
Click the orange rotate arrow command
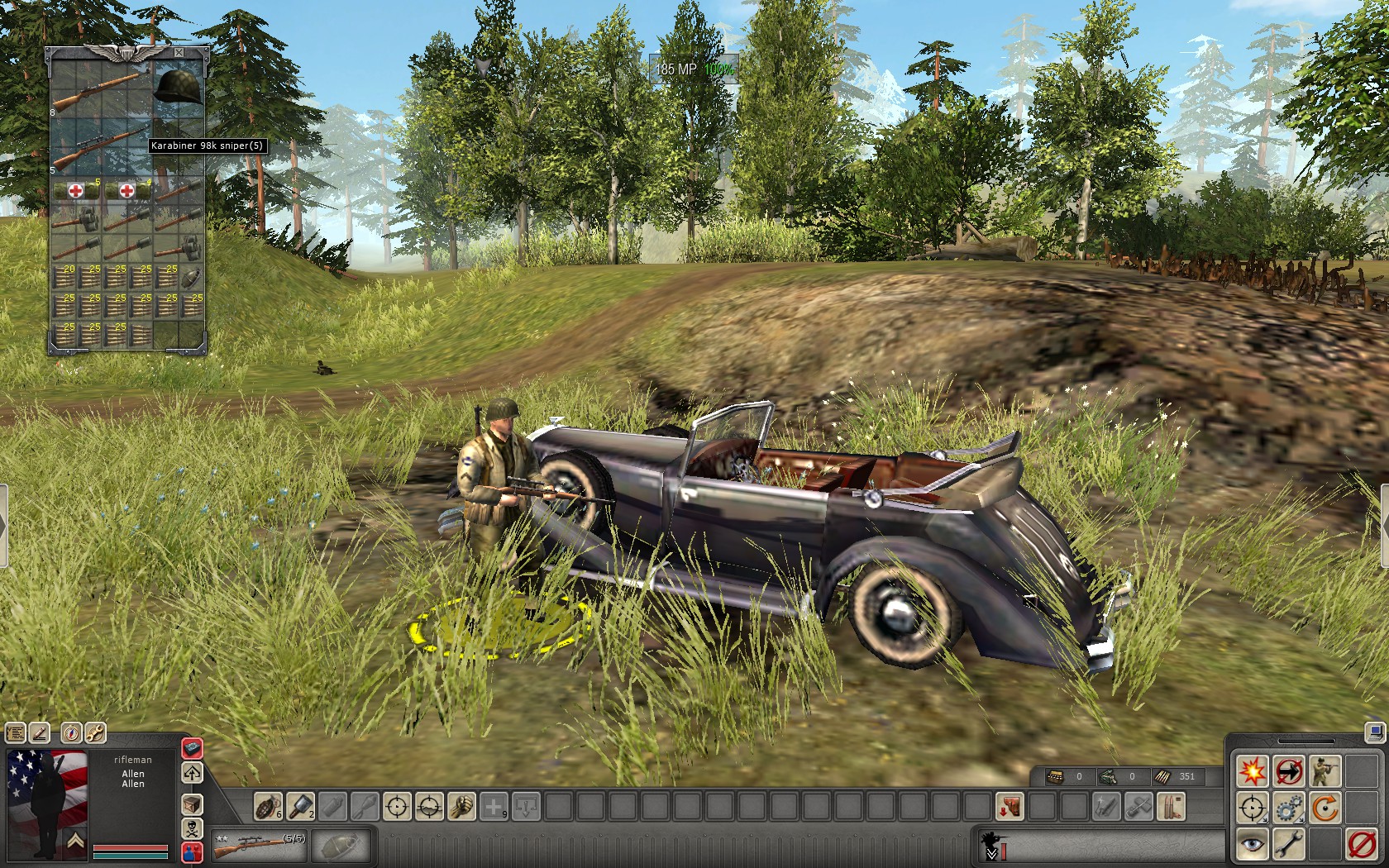pyautogui.click(x=1325, y=808)
